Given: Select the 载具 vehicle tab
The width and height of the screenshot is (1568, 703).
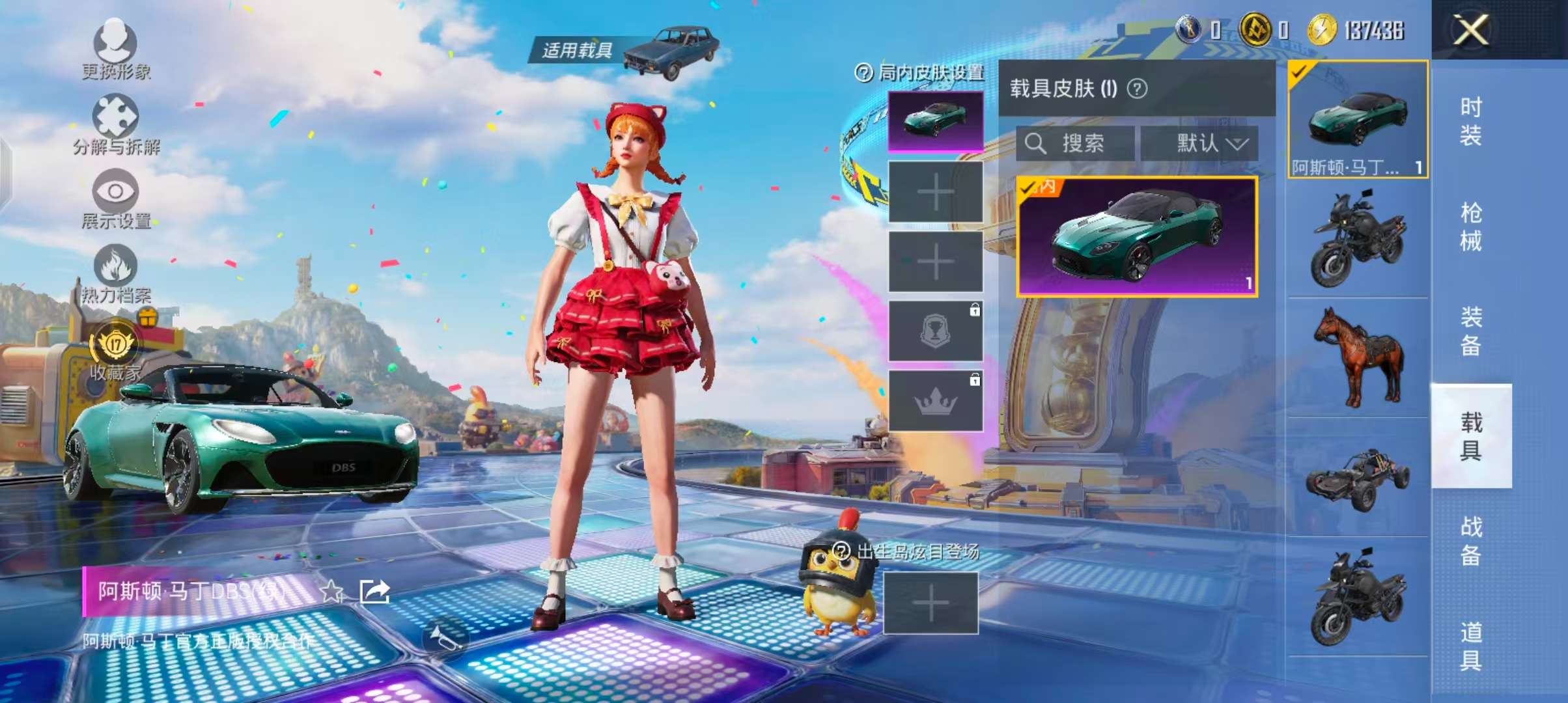Looking at the screenshot, I should tap(1470, 436).
